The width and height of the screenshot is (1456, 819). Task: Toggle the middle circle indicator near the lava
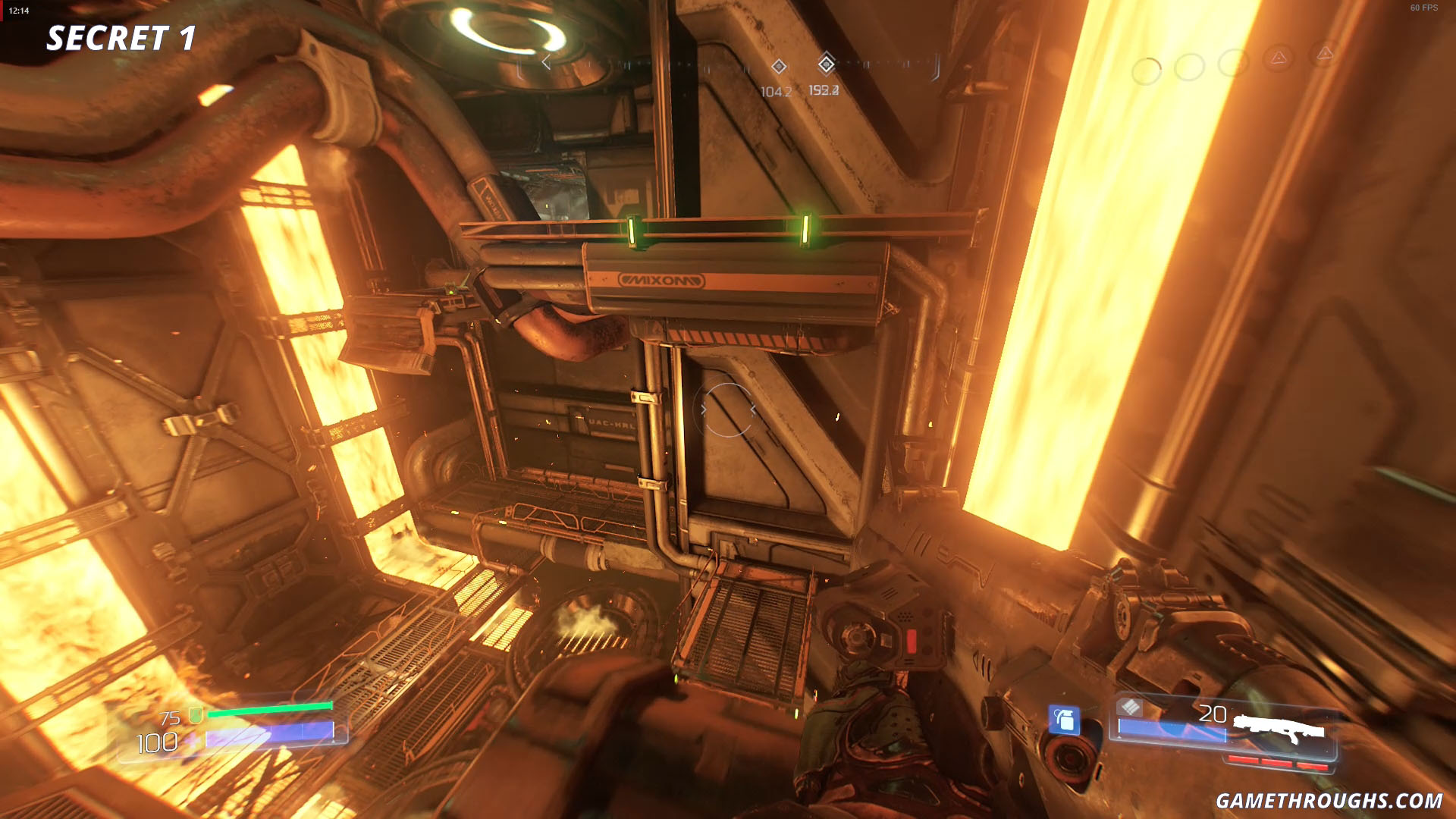[x=1189, y=66]
